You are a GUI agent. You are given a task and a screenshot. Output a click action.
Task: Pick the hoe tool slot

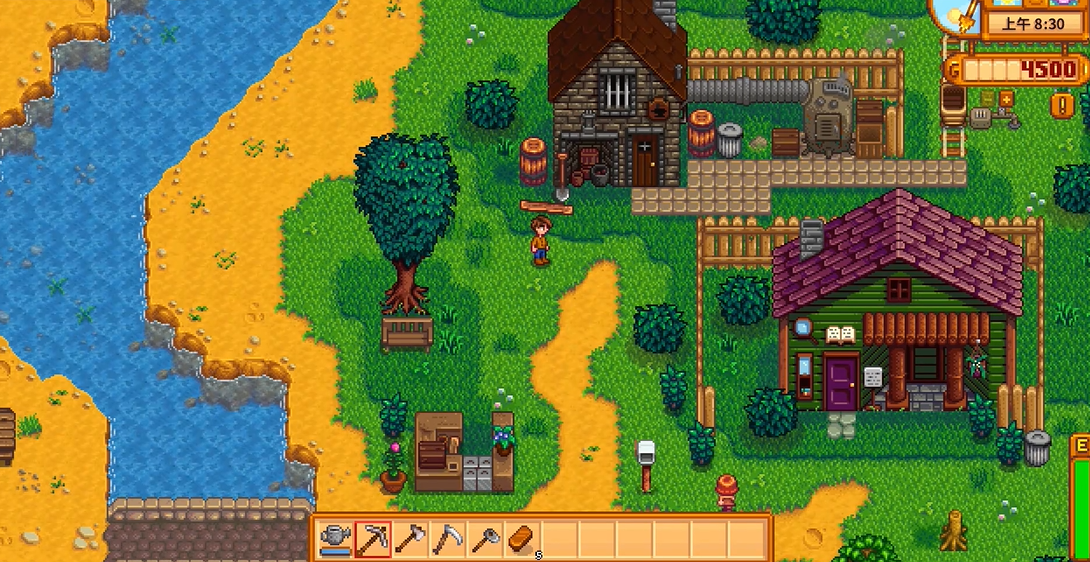coord(485,539)
